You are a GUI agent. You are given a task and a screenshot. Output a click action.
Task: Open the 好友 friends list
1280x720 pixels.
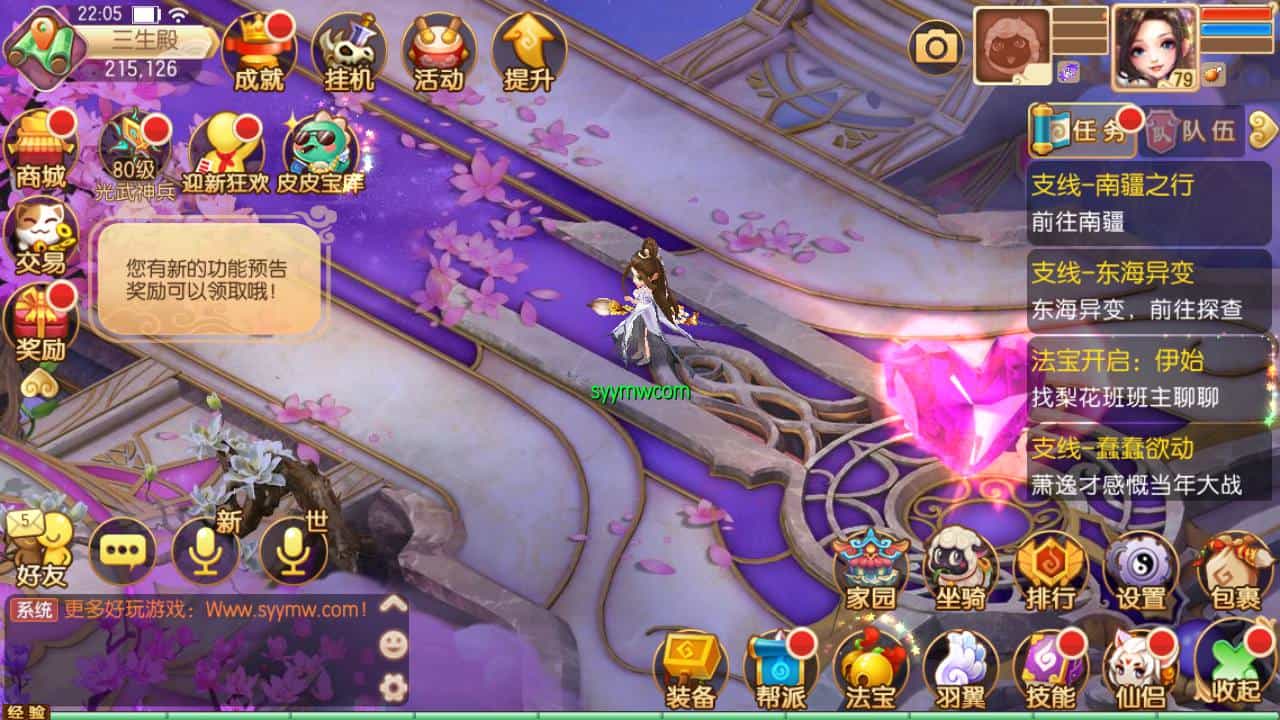pyautogui.click(x=40, y=550)
